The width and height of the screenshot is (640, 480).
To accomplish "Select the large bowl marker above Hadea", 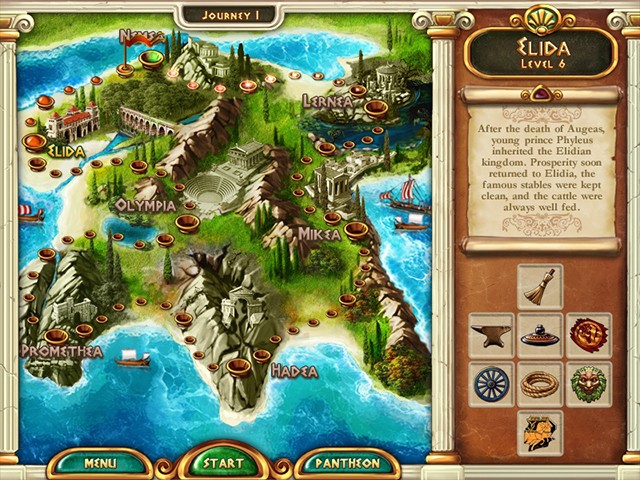I will point(239,367).
